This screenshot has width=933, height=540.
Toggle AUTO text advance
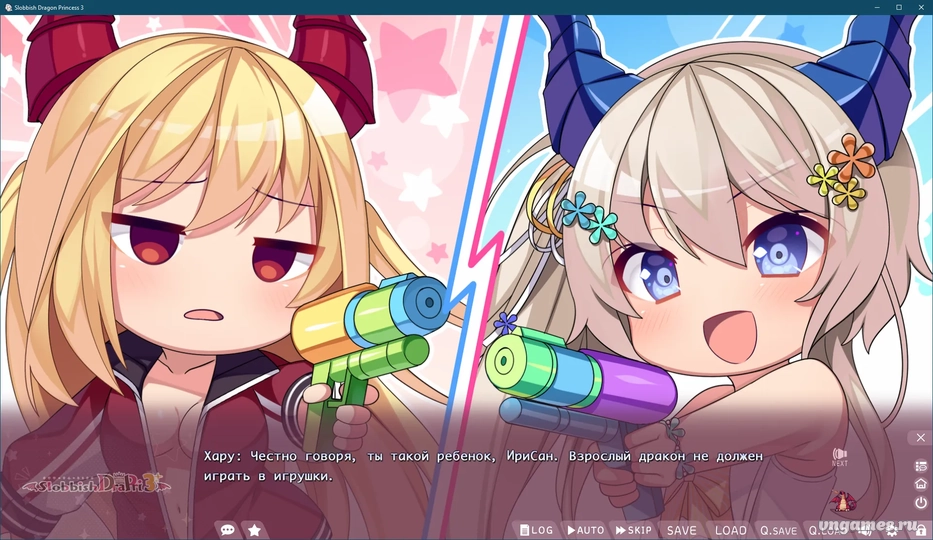click(x=585, y=530)
